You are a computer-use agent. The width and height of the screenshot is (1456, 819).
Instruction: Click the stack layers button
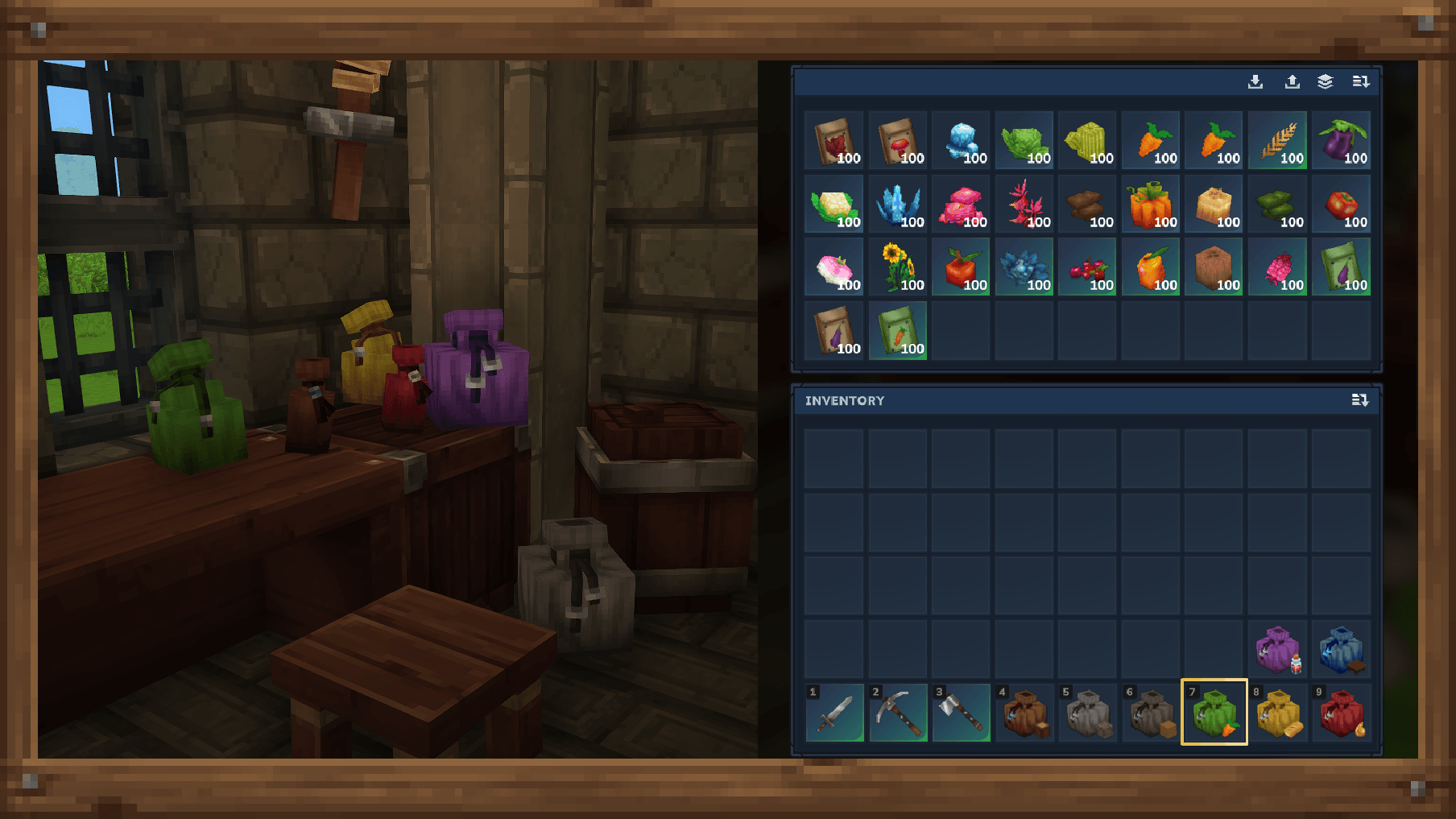pyautogui.click(x=1326, y=81)
